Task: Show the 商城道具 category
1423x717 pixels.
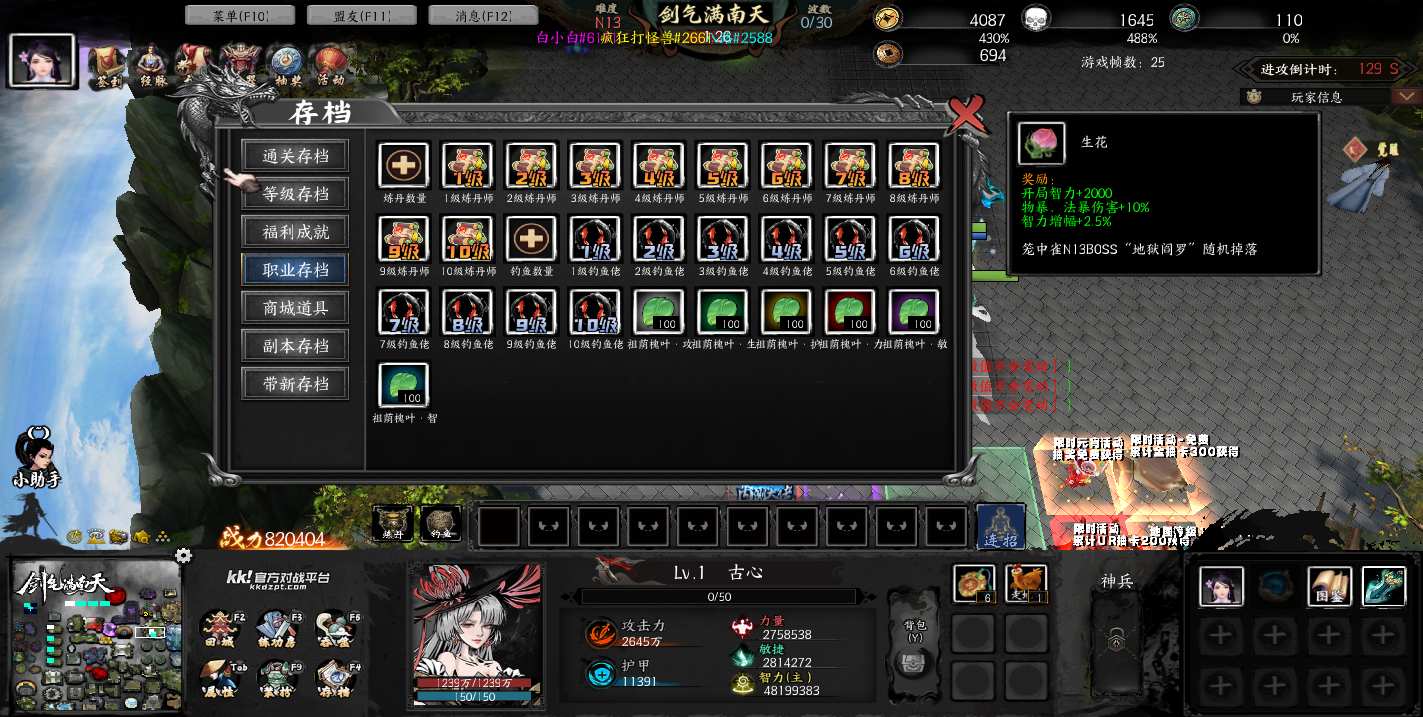Action: coord(296,308)
